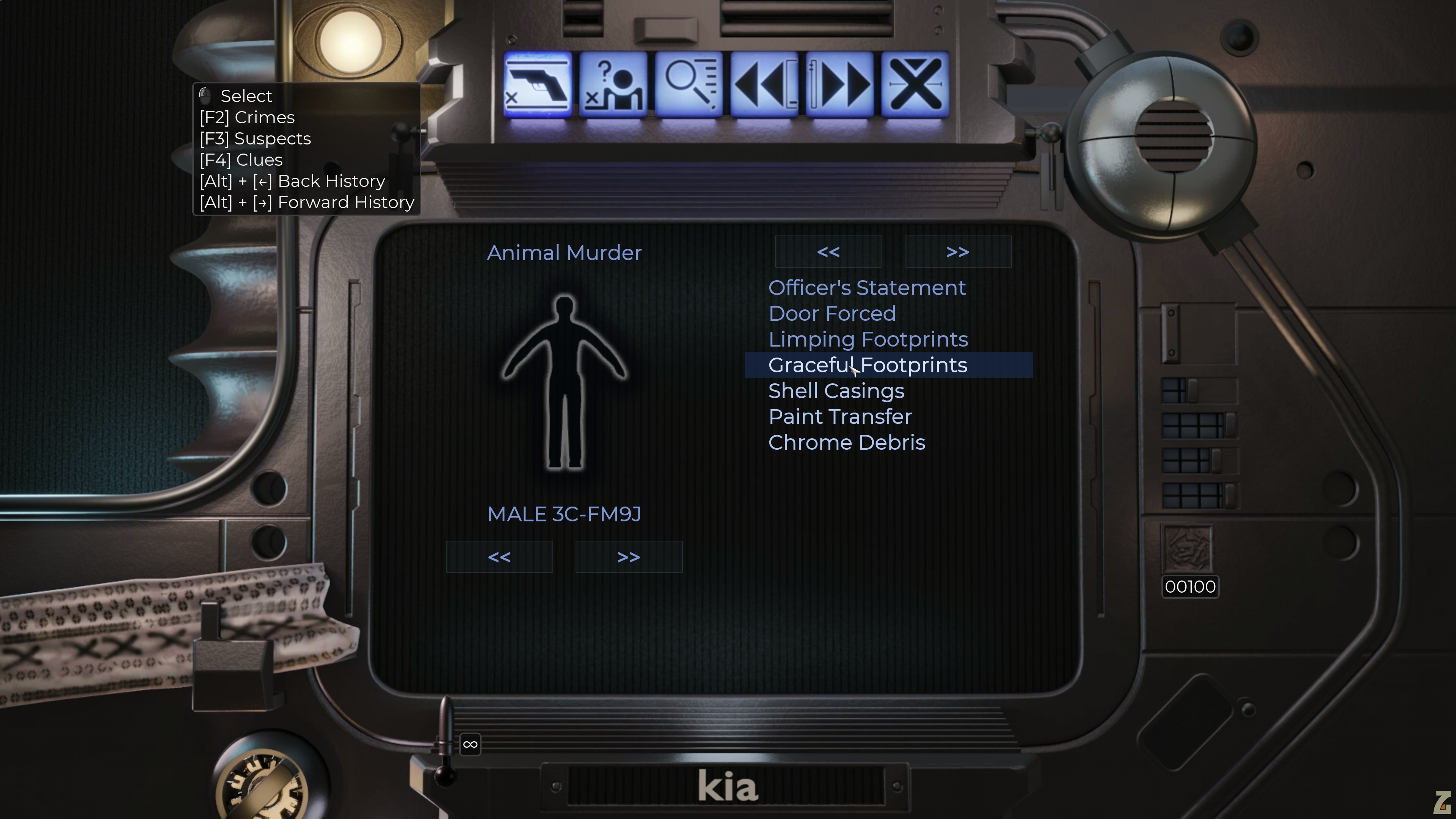
Task: Open the Limping Footprints clue
Action: pos(868,340)
